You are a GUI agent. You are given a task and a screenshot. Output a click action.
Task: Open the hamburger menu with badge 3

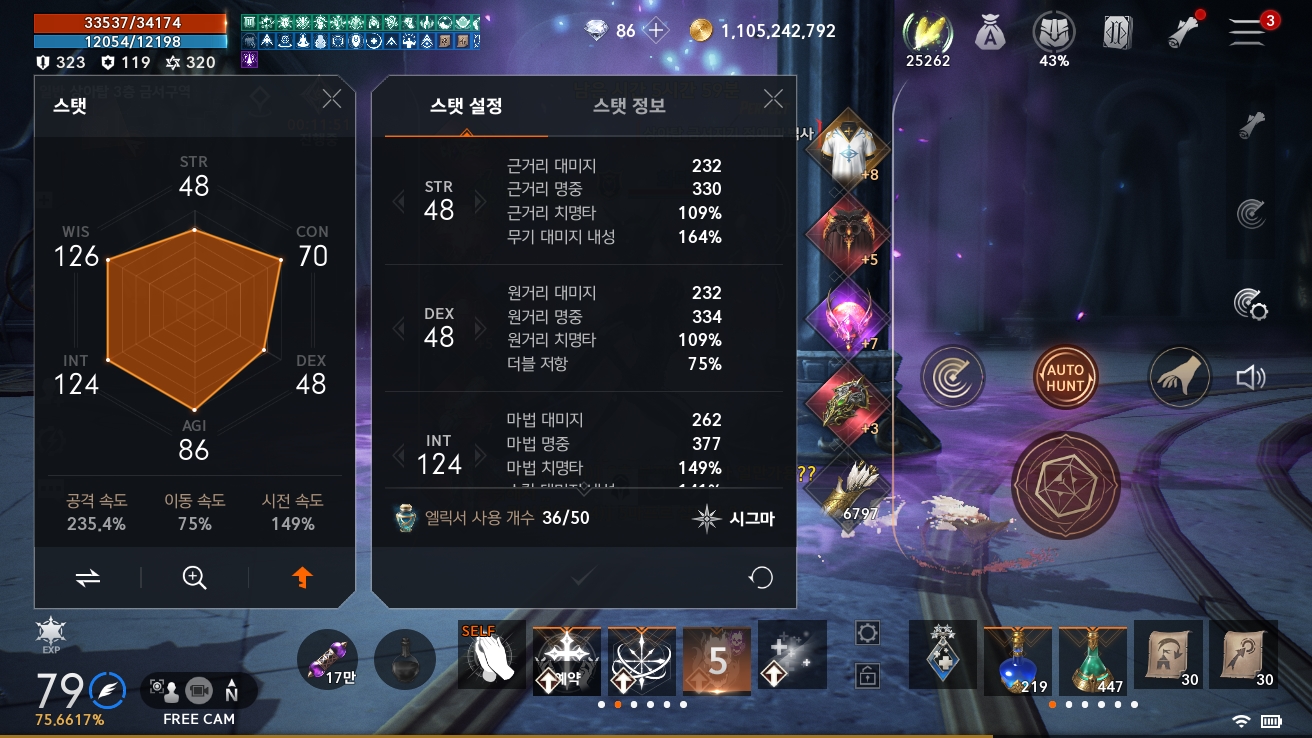(1247, 31)
